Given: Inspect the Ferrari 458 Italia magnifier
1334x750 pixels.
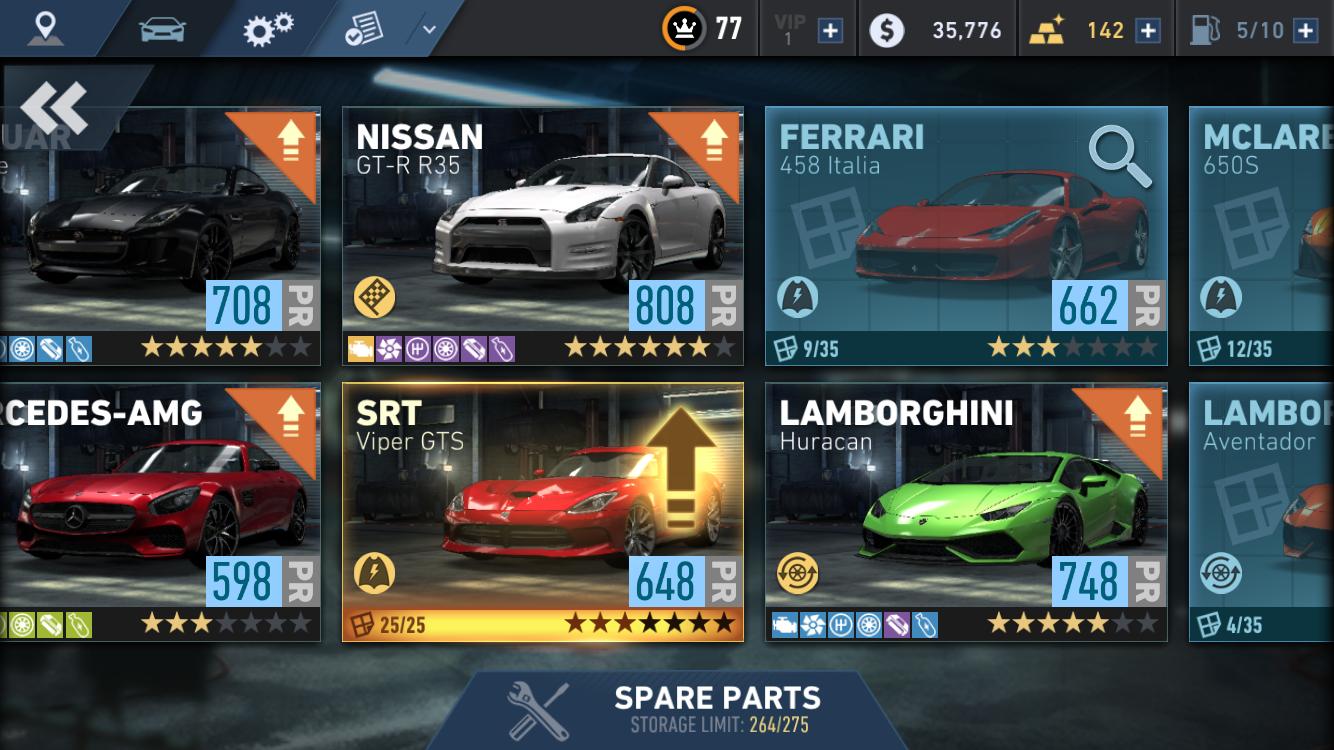Looking at the screenshot, I should tap(1119, 157).
